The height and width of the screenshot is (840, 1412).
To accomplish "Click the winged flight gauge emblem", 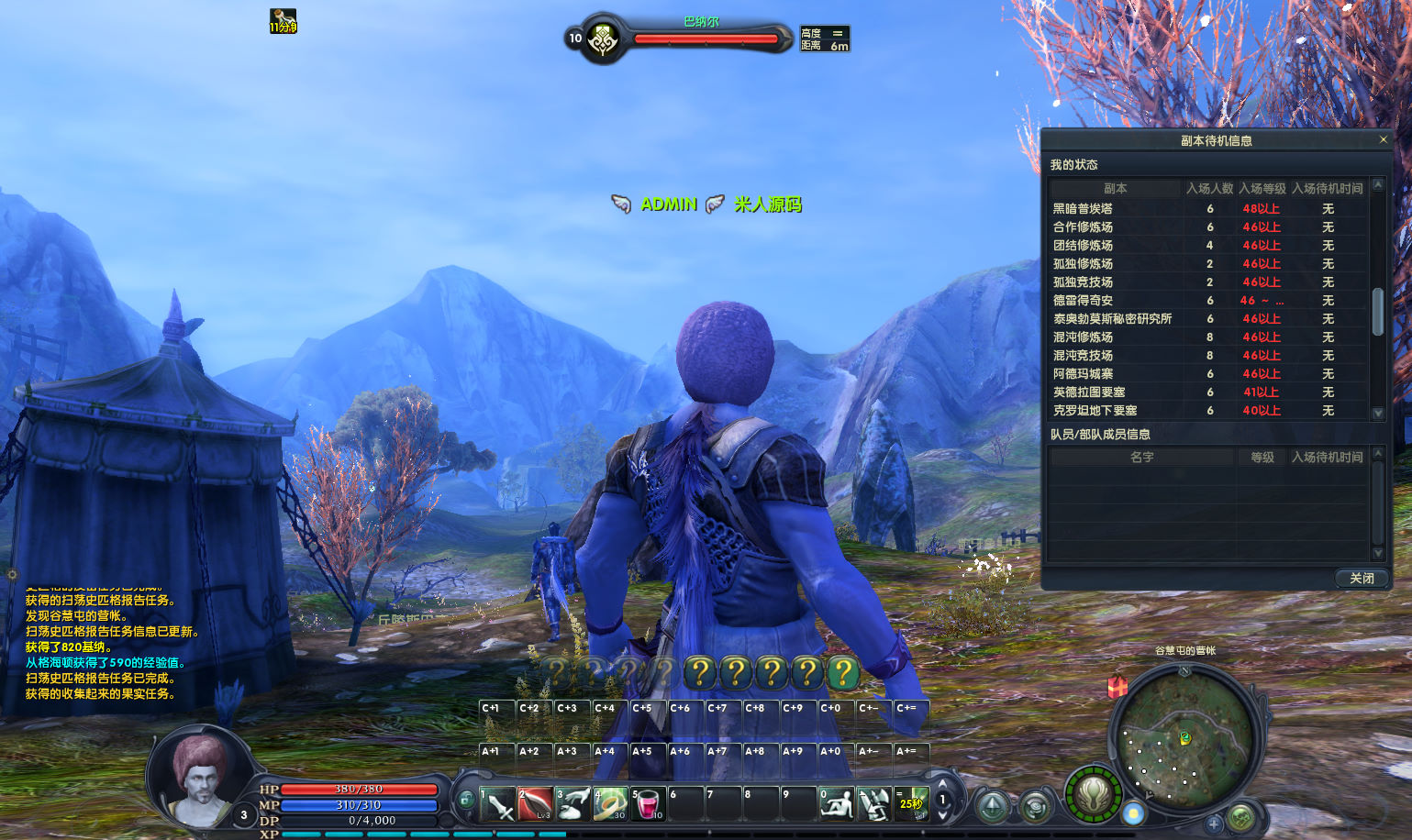I will (1094, 794).
